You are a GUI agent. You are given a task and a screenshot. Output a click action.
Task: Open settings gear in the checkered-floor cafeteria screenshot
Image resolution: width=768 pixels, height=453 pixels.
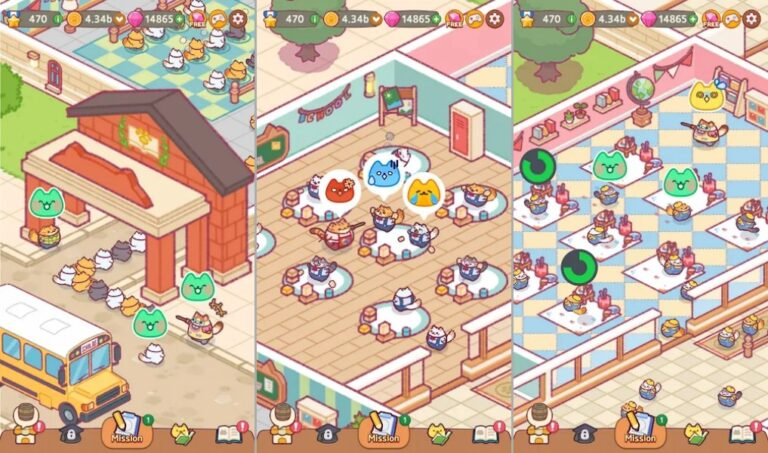pyautogui.click(x=751, y=18)
